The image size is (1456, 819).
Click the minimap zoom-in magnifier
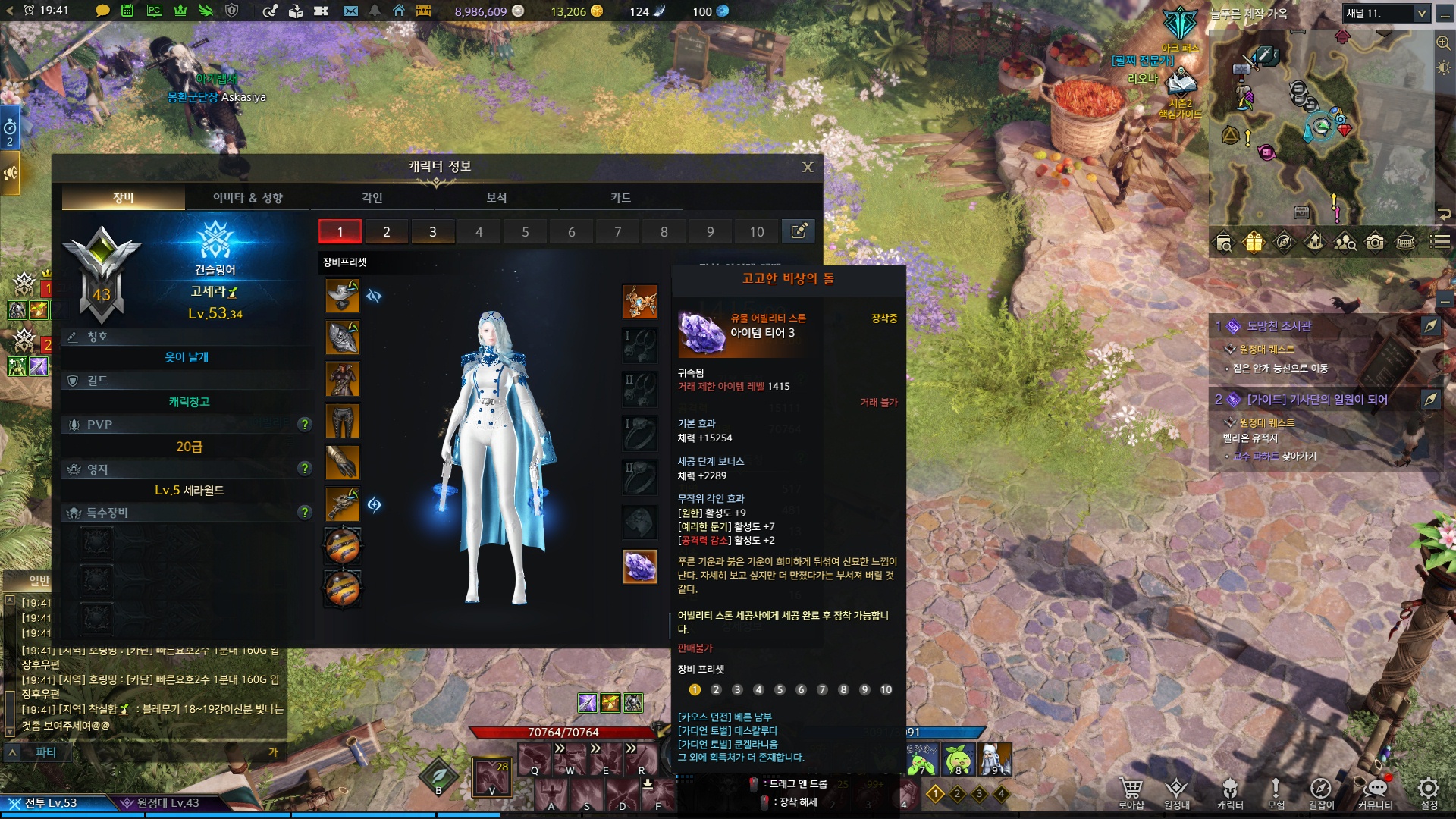click(x=1443, y=43)
